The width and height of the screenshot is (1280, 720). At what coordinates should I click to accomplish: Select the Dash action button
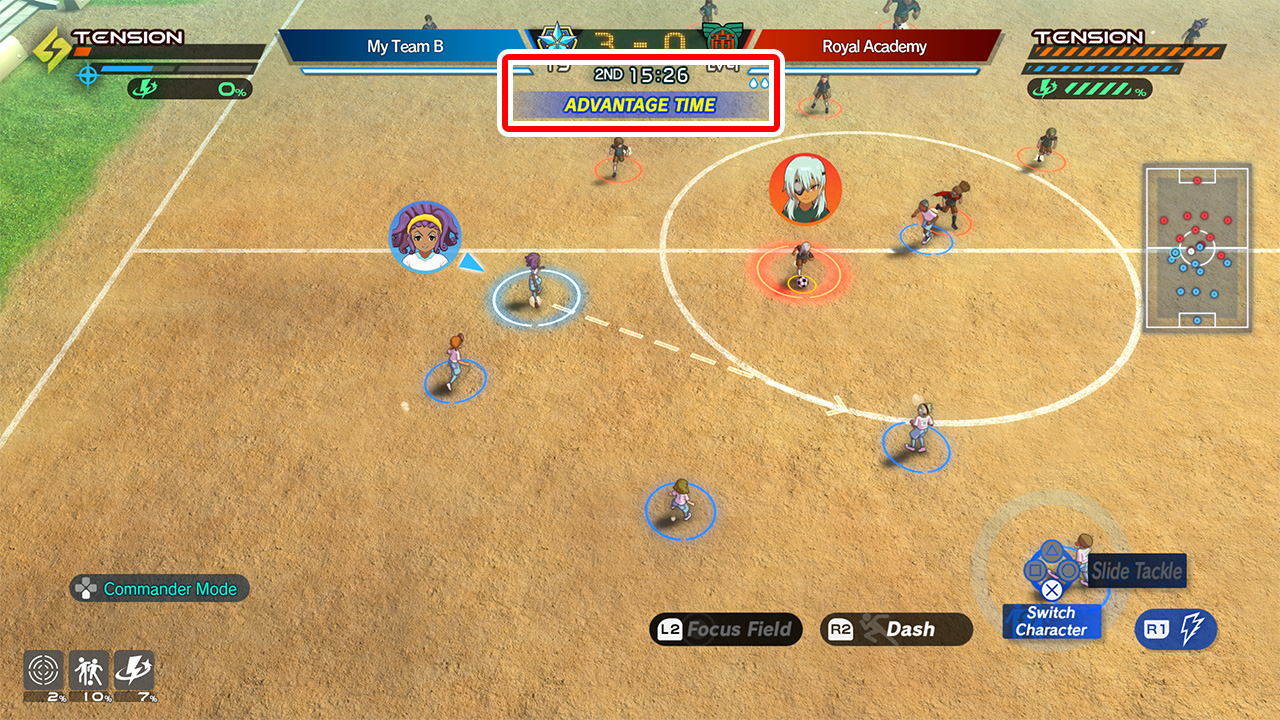896,629
